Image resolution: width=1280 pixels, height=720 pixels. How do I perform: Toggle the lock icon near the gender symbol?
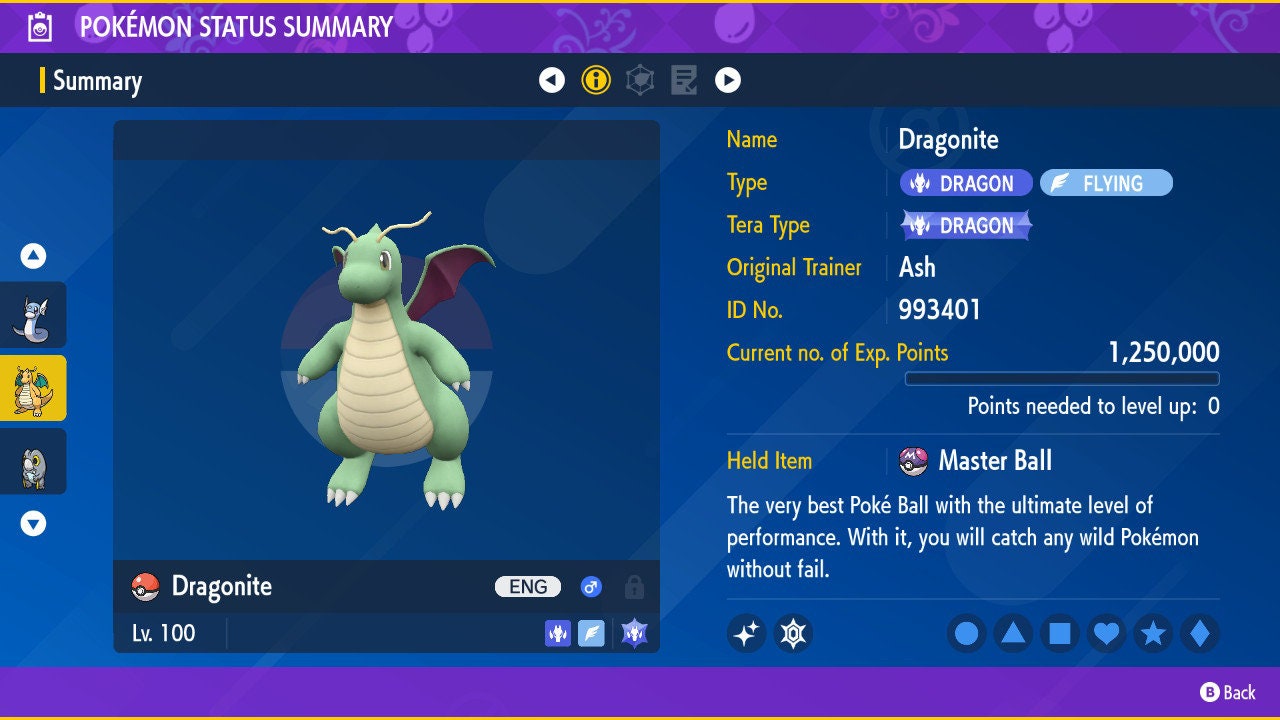click(x=634, y=587)
